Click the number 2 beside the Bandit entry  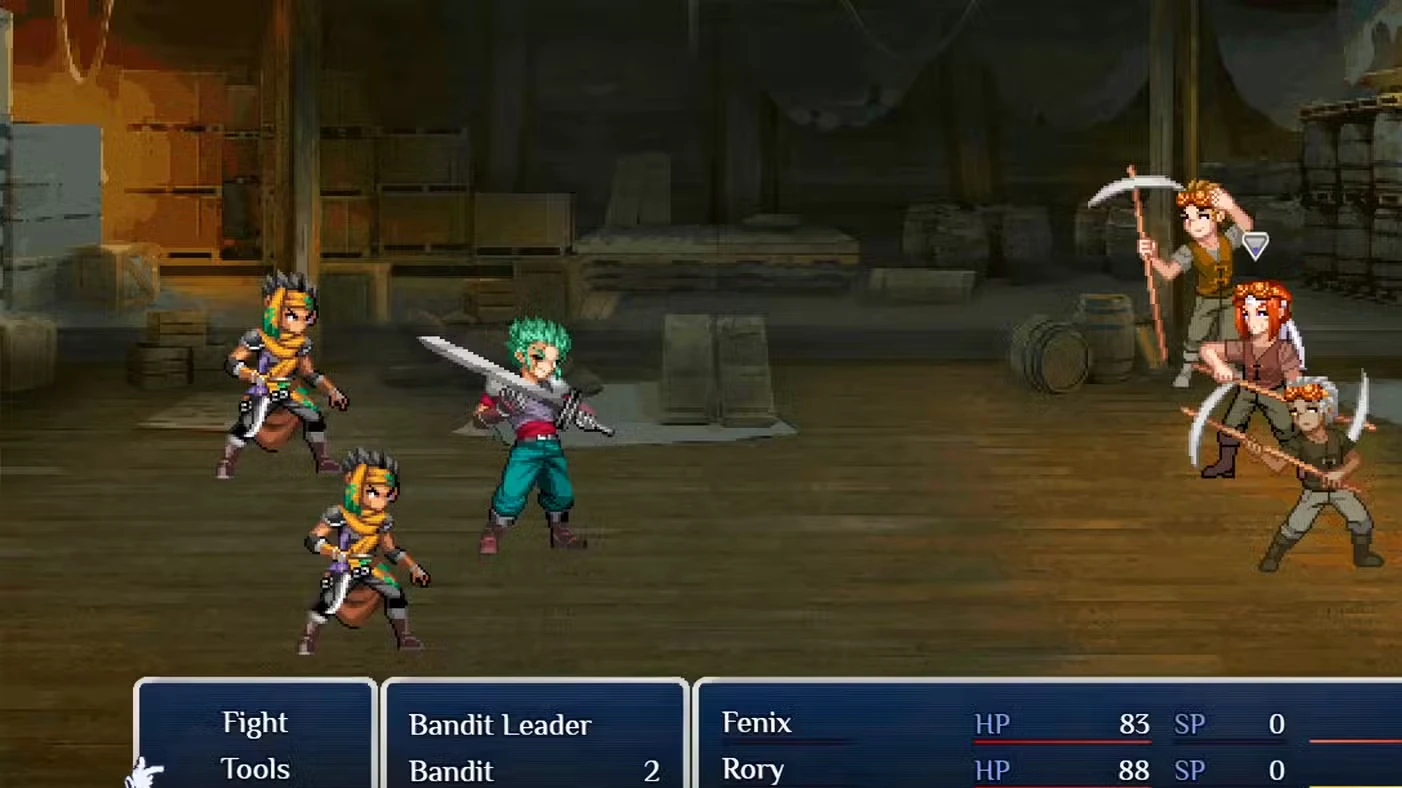(652, 771)
